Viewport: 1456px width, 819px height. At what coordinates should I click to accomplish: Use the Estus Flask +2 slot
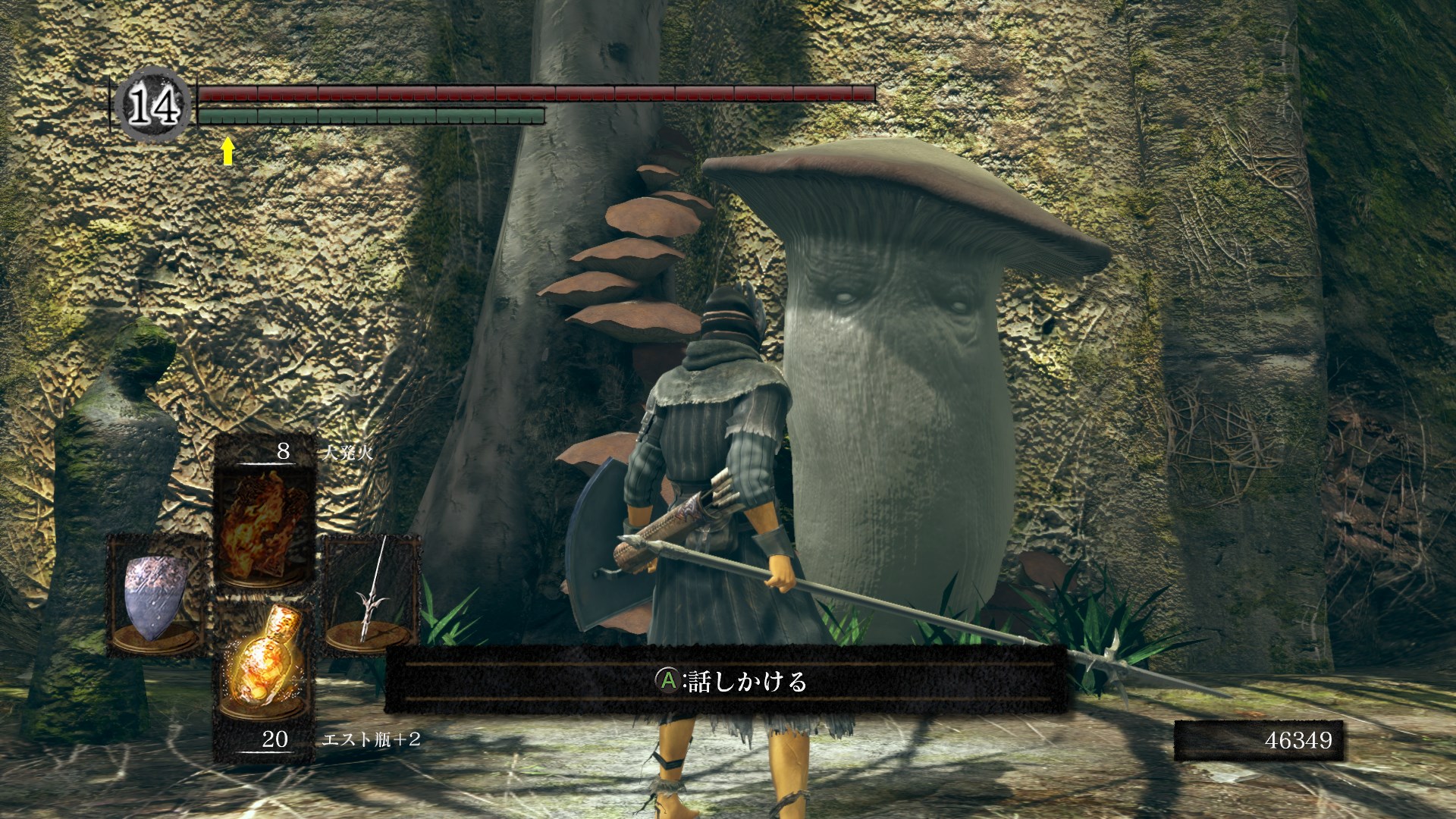(x=265, y=666)
